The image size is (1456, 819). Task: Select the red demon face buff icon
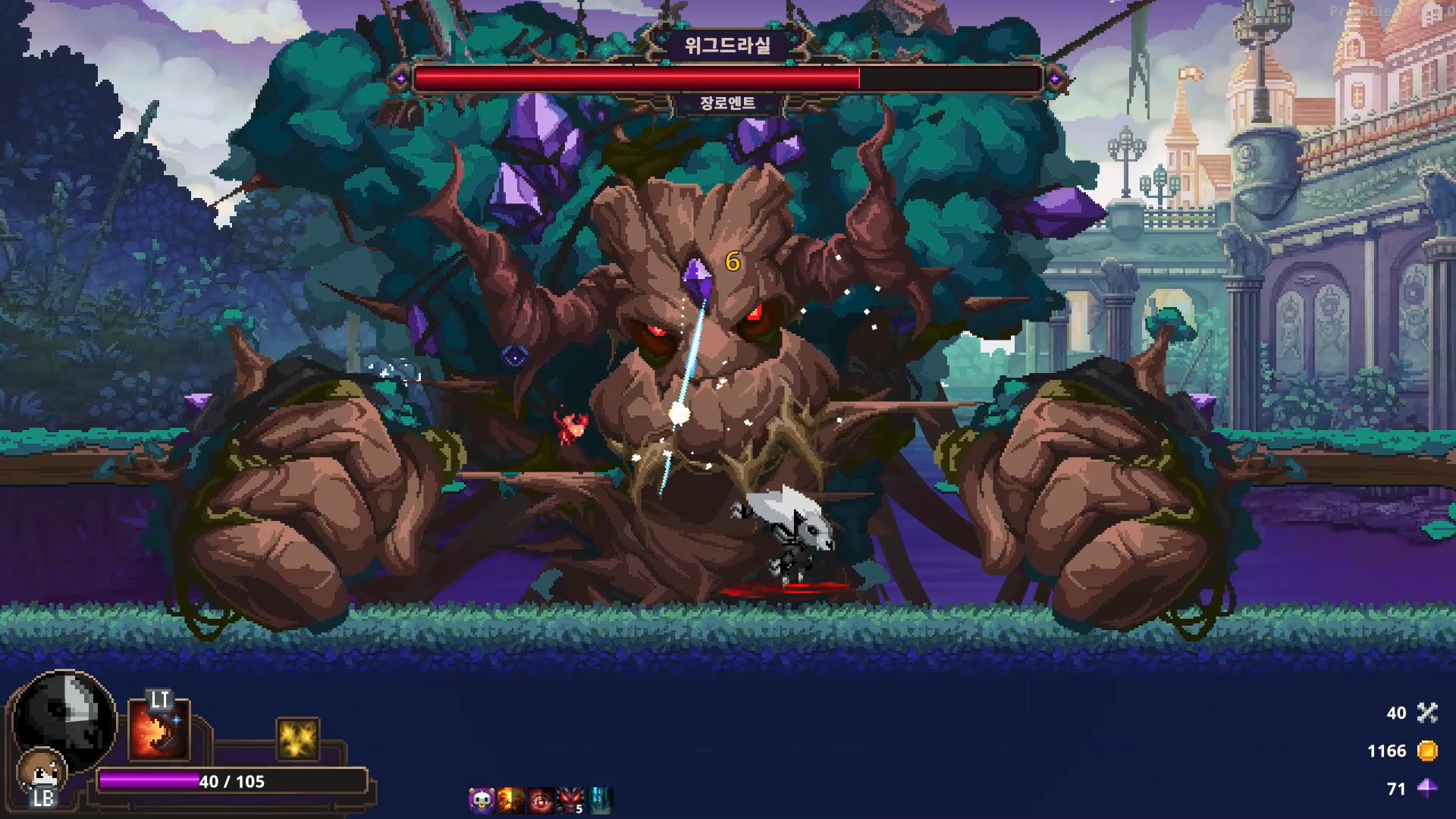(x=570, y=800)
